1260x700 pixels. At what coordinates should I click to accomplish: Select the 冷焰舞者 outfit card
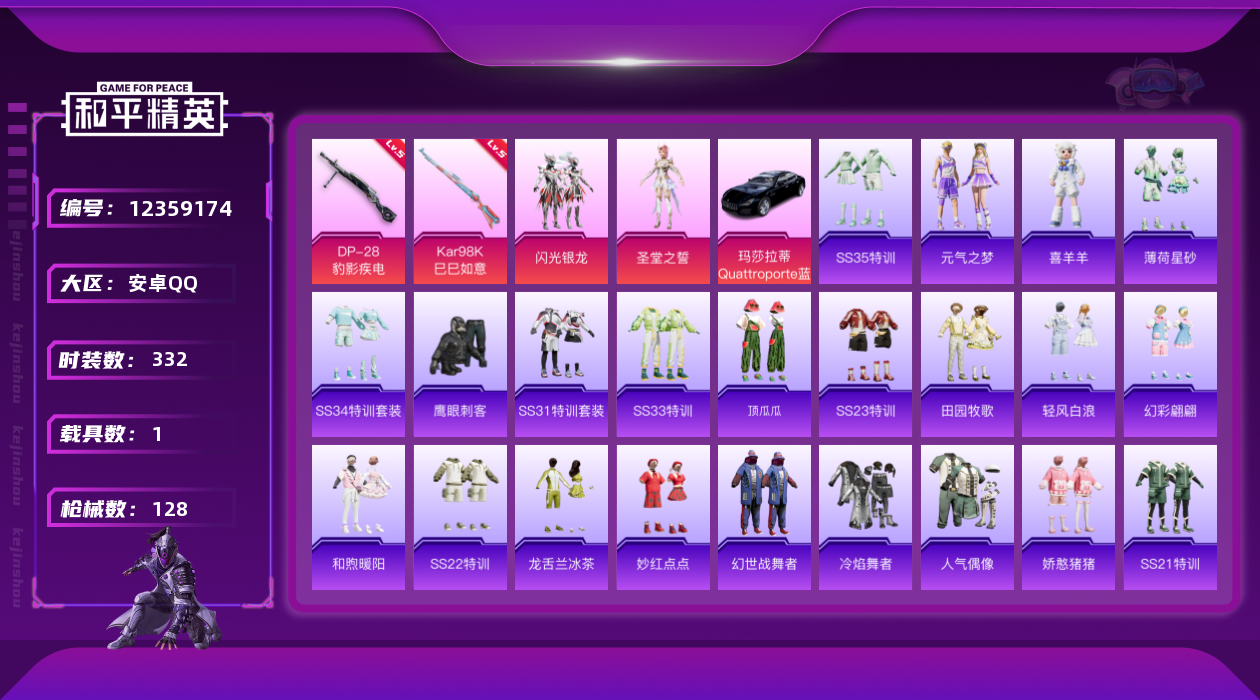865,516
